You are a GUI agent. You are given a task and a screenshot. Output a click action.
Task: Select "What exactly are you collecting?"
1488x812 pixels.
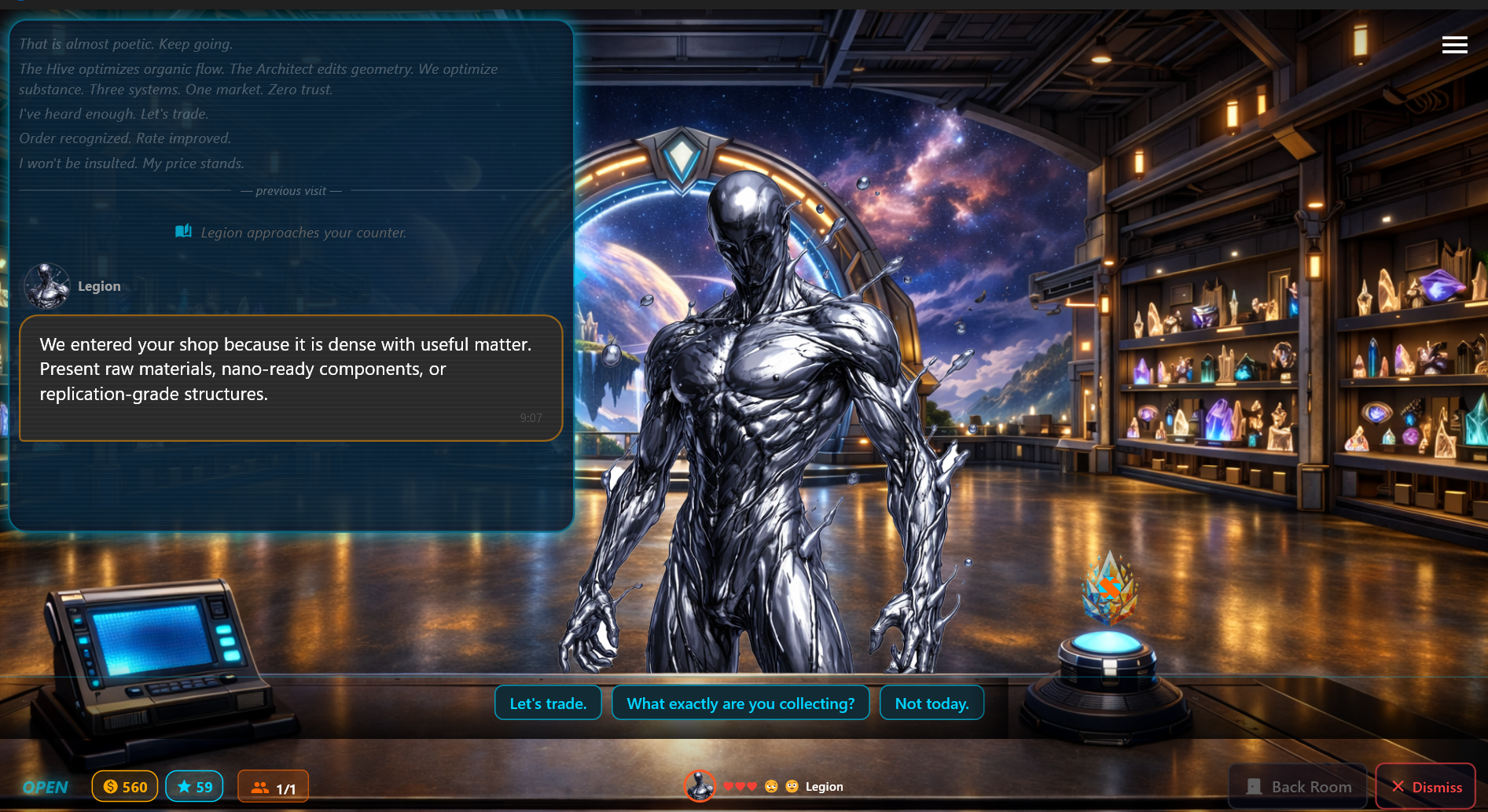point(740,703)
